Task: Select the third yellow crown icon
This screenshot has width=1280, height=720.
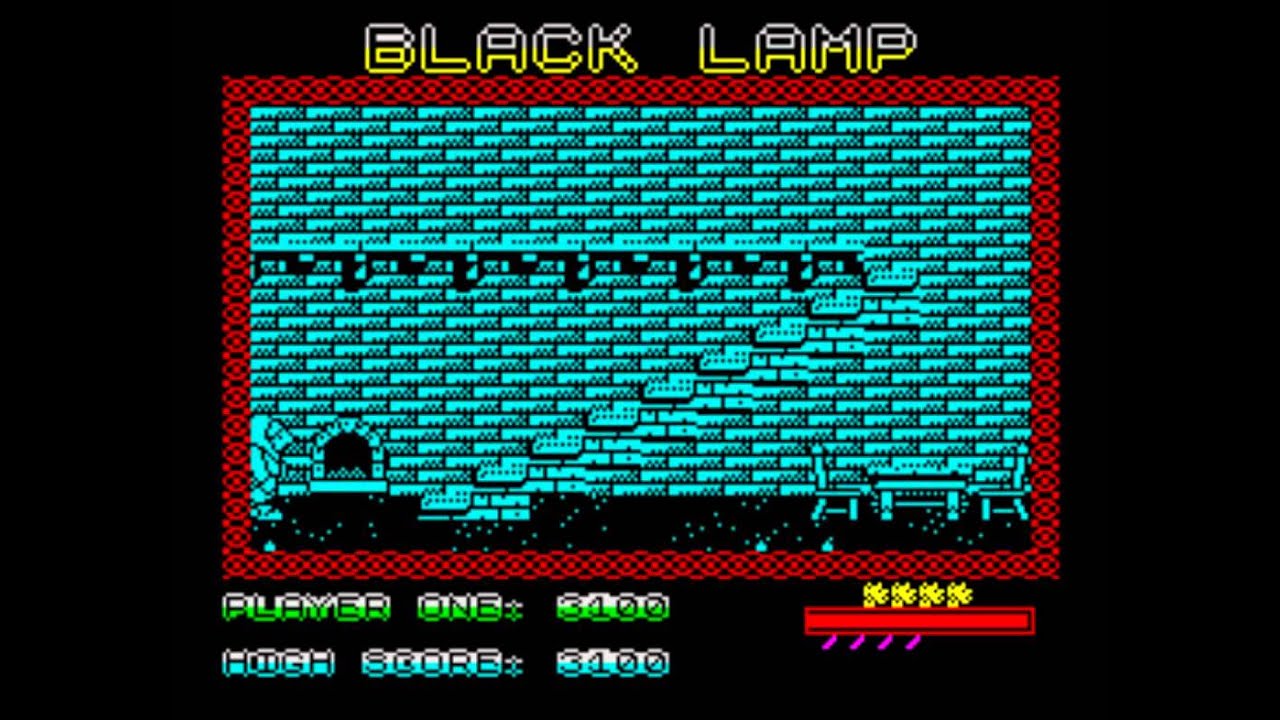Action: tap(931, 594)
